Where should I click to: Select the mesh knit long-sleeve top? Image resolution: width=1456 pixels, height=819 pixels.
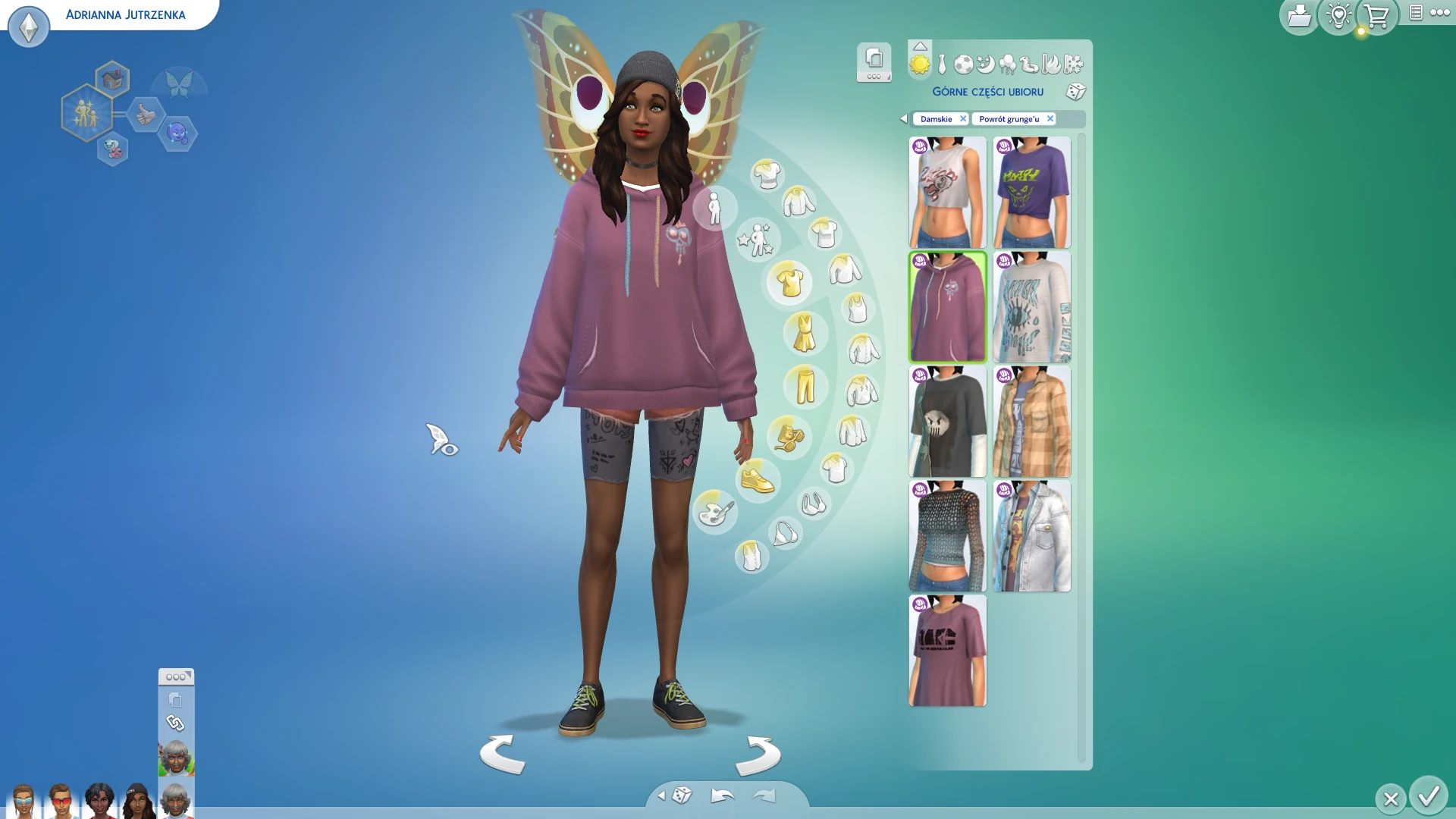click(947, 536)
